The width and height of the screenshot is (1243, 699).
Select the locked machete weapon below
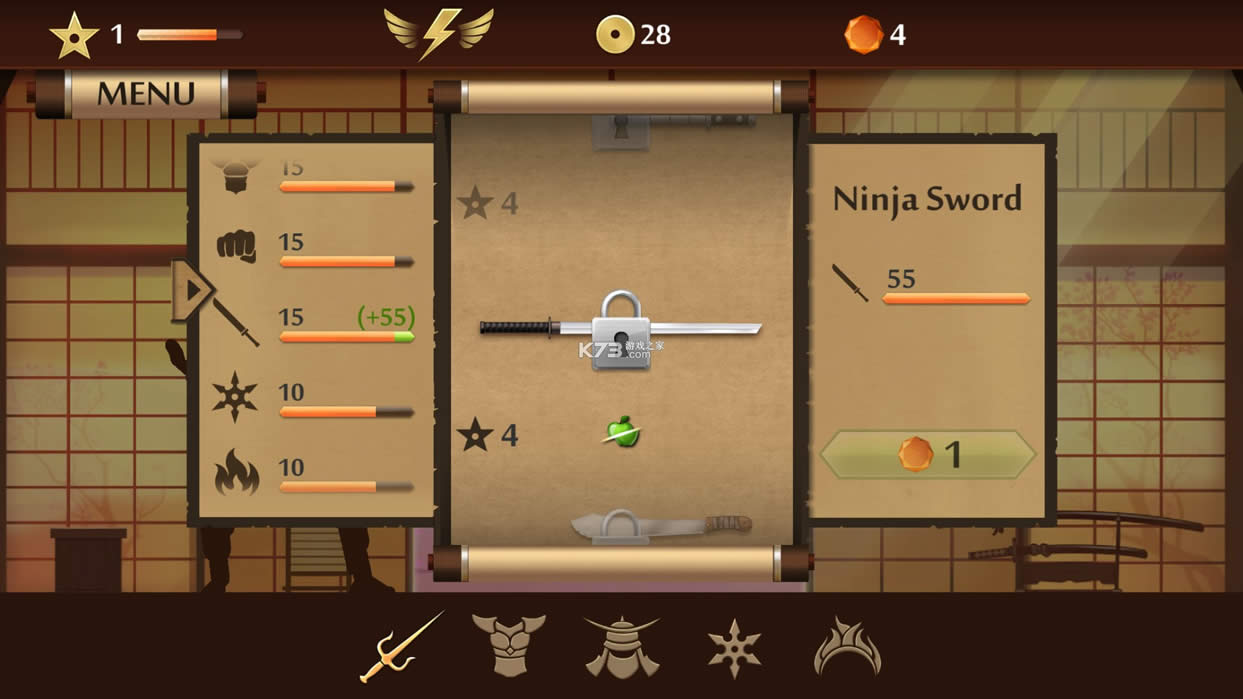(x=661, y=524)
